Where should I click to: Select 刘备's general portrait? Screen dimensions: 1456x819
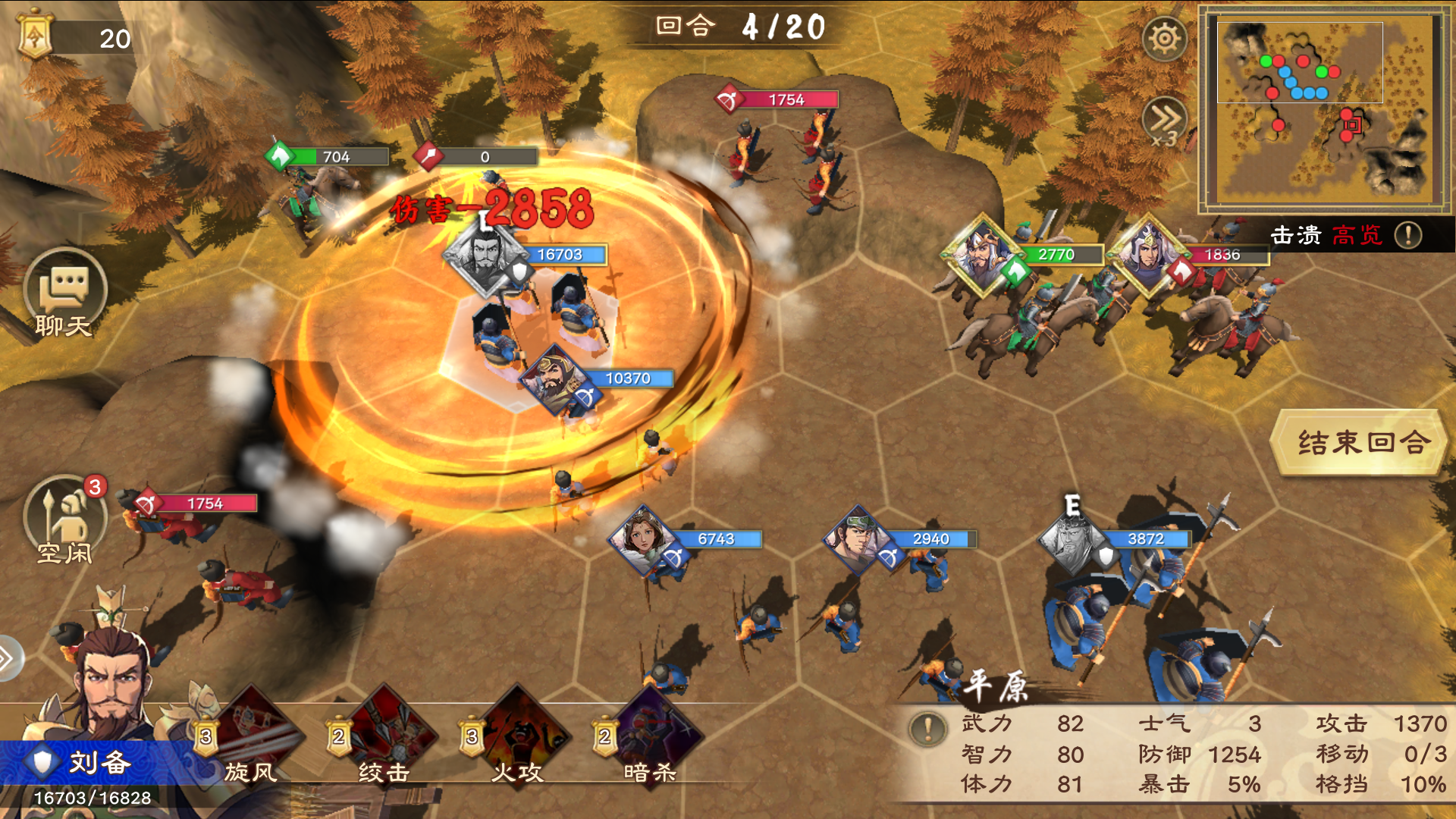pyautogui.click(x=114, y=682)
